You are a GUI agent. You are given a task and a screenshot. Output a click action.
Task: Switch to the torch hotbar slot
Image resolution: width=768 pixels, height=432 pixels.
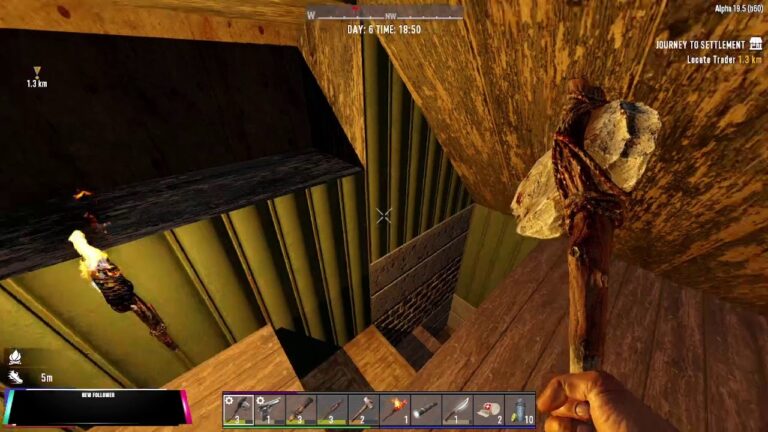click(x=394, y=409)
